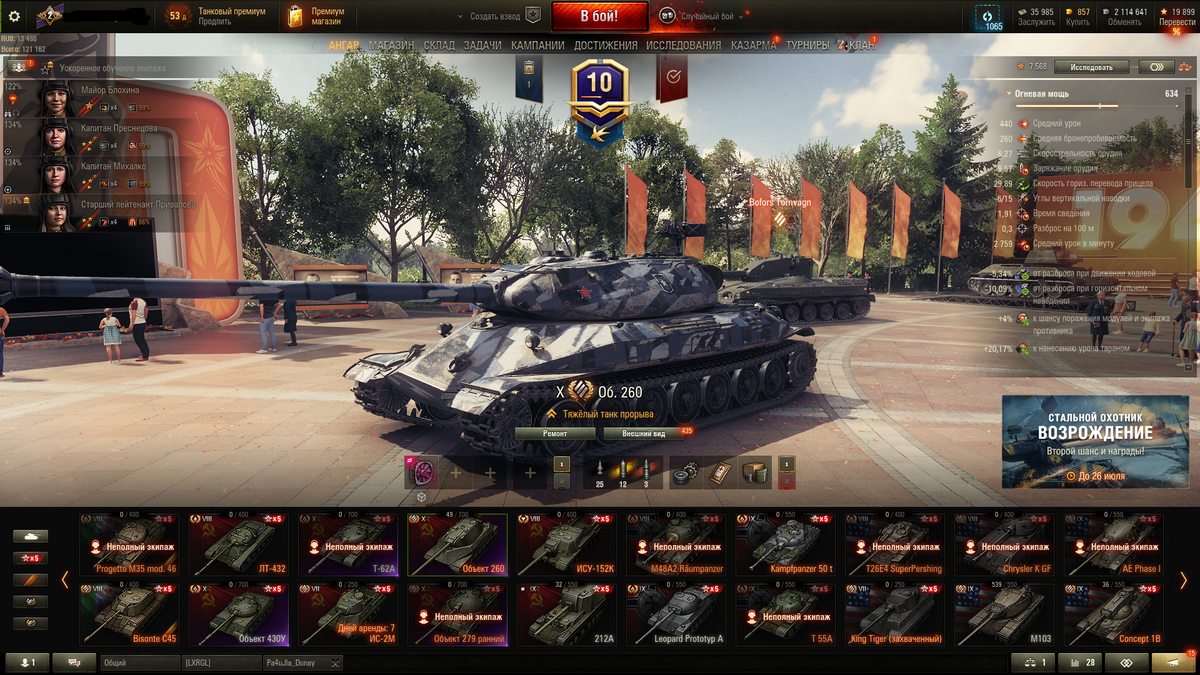Pick the Объект 430У tank
The height and width of the screenshot is (675, 1200).
click(x=238, y=616)
